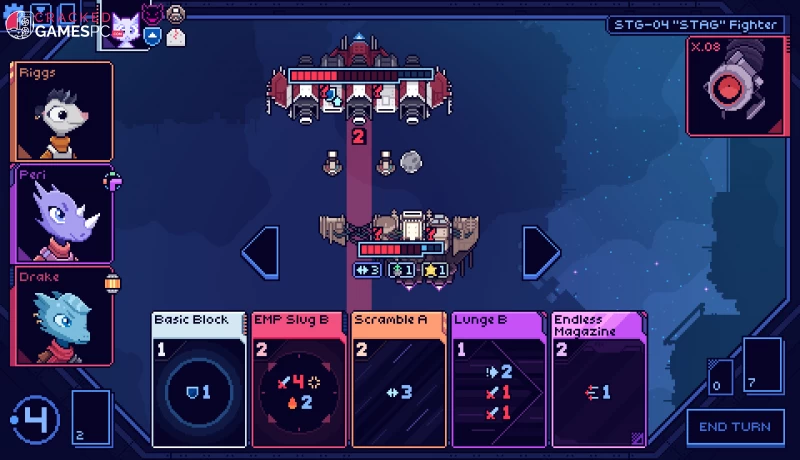Image resolution: width=800 pixels, height=460 pixels.
Task: Select Drake crew portrait
Action: [62, 314]
